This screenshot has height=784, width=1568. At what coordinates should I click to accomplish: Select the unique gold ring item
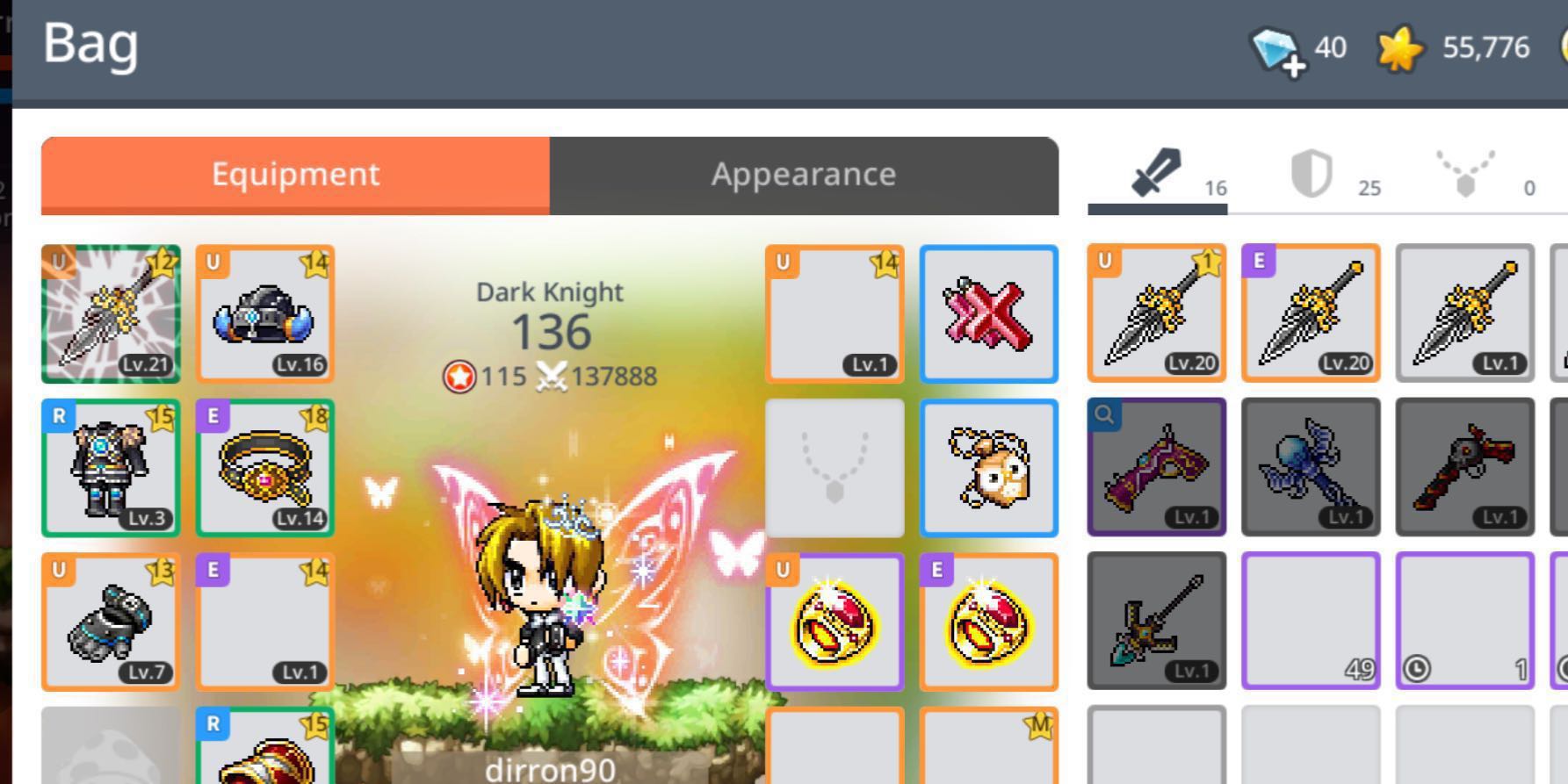(x=835, y=620)
